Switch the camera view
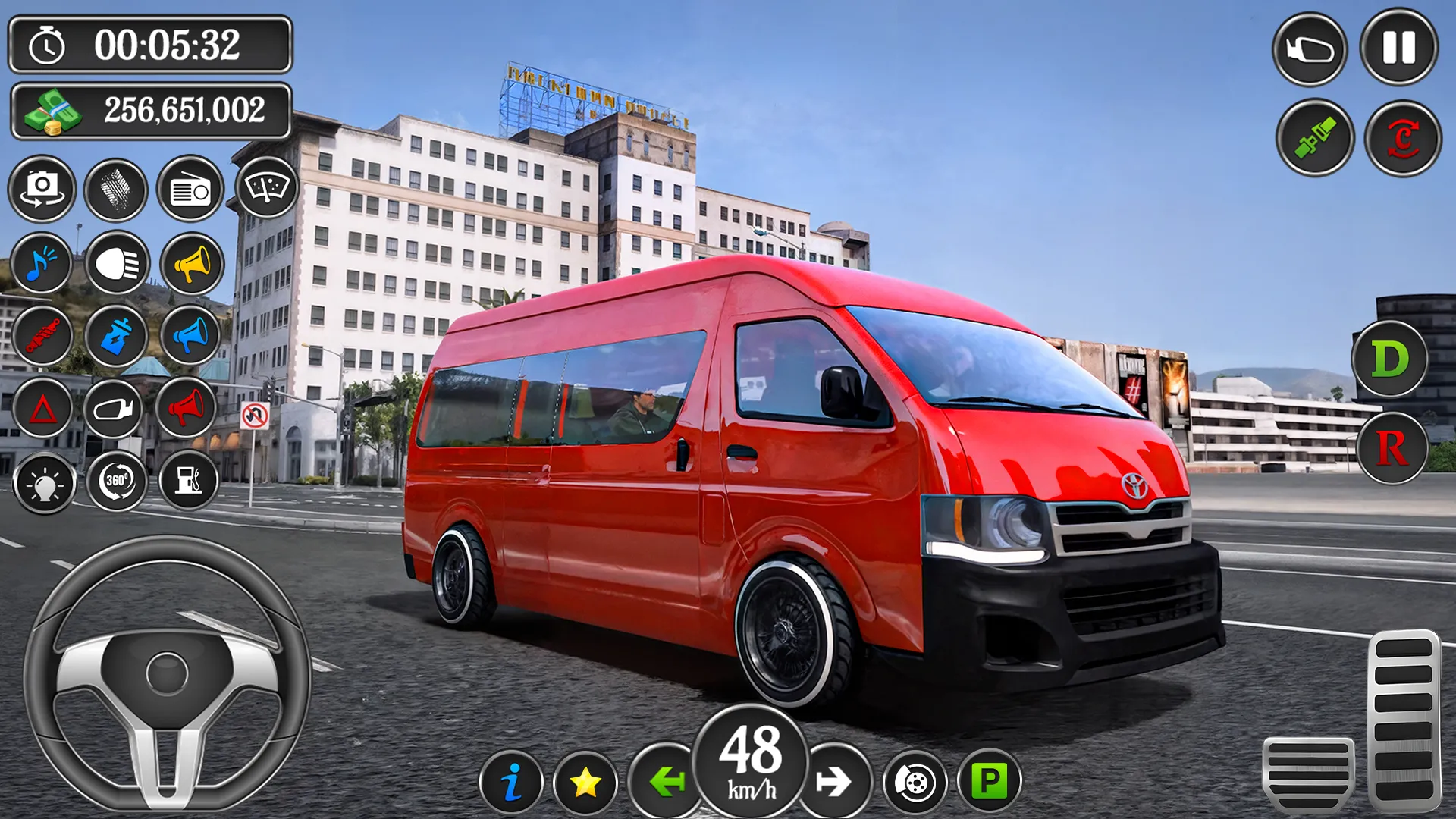The image size is (1456, 819). 42,190
